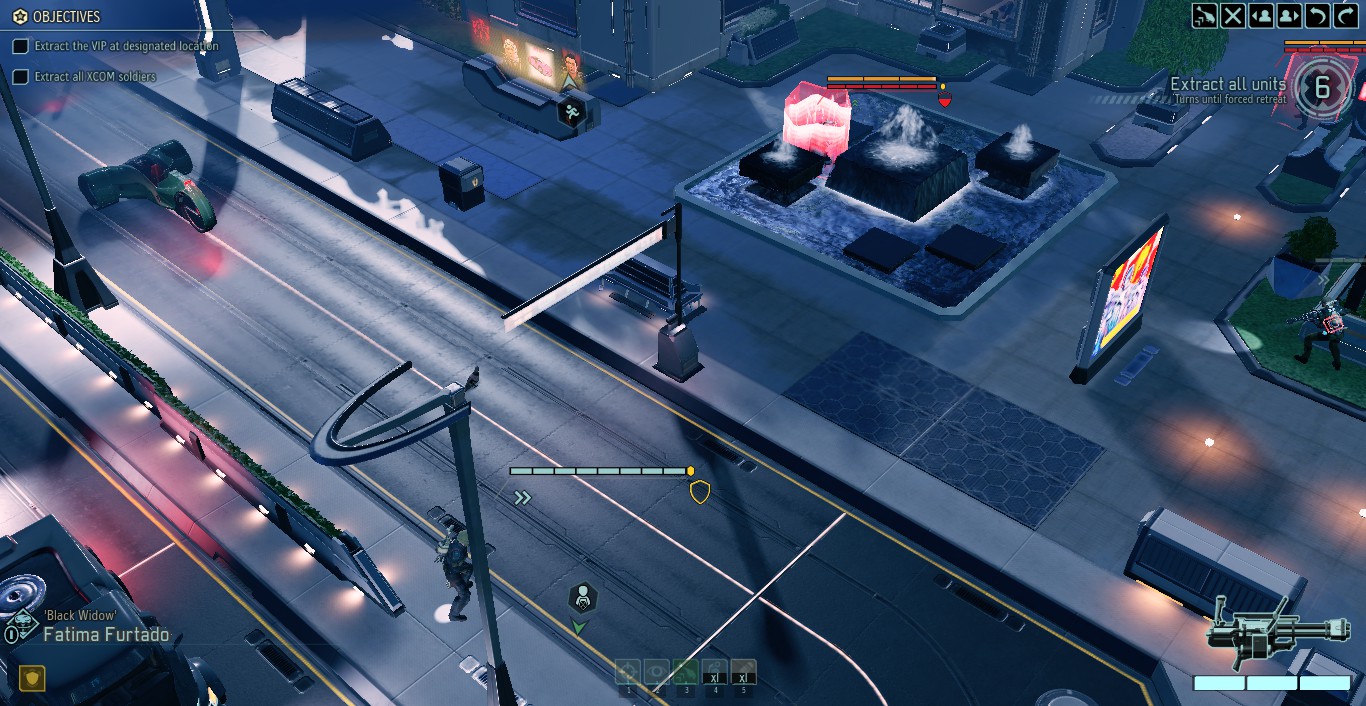Click the running-man evac zone marker
The image size is (1366, 706).
click(571, 111)
